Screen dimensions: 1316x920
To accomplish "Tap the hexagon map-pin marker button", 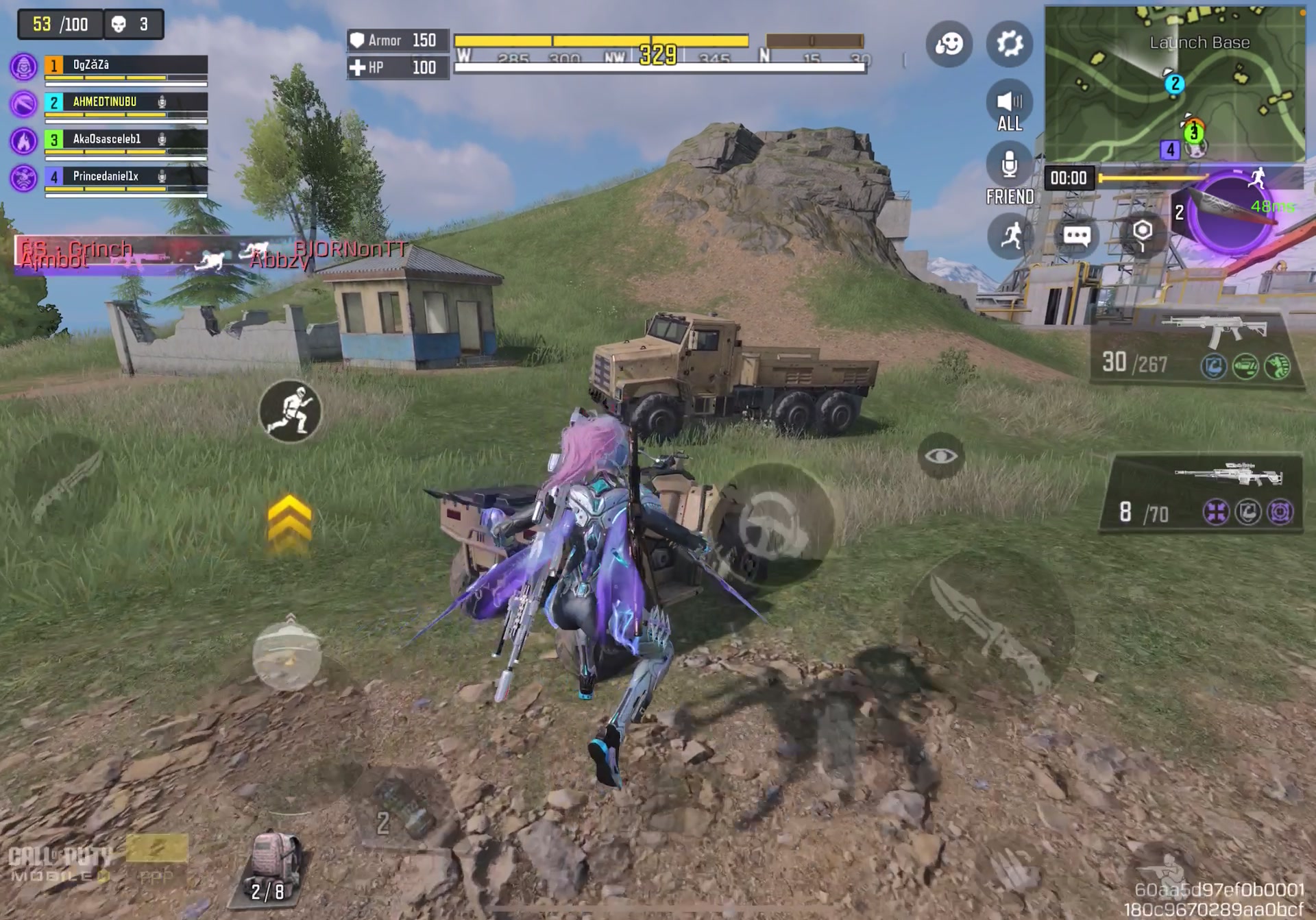I will click(1142, 233).
